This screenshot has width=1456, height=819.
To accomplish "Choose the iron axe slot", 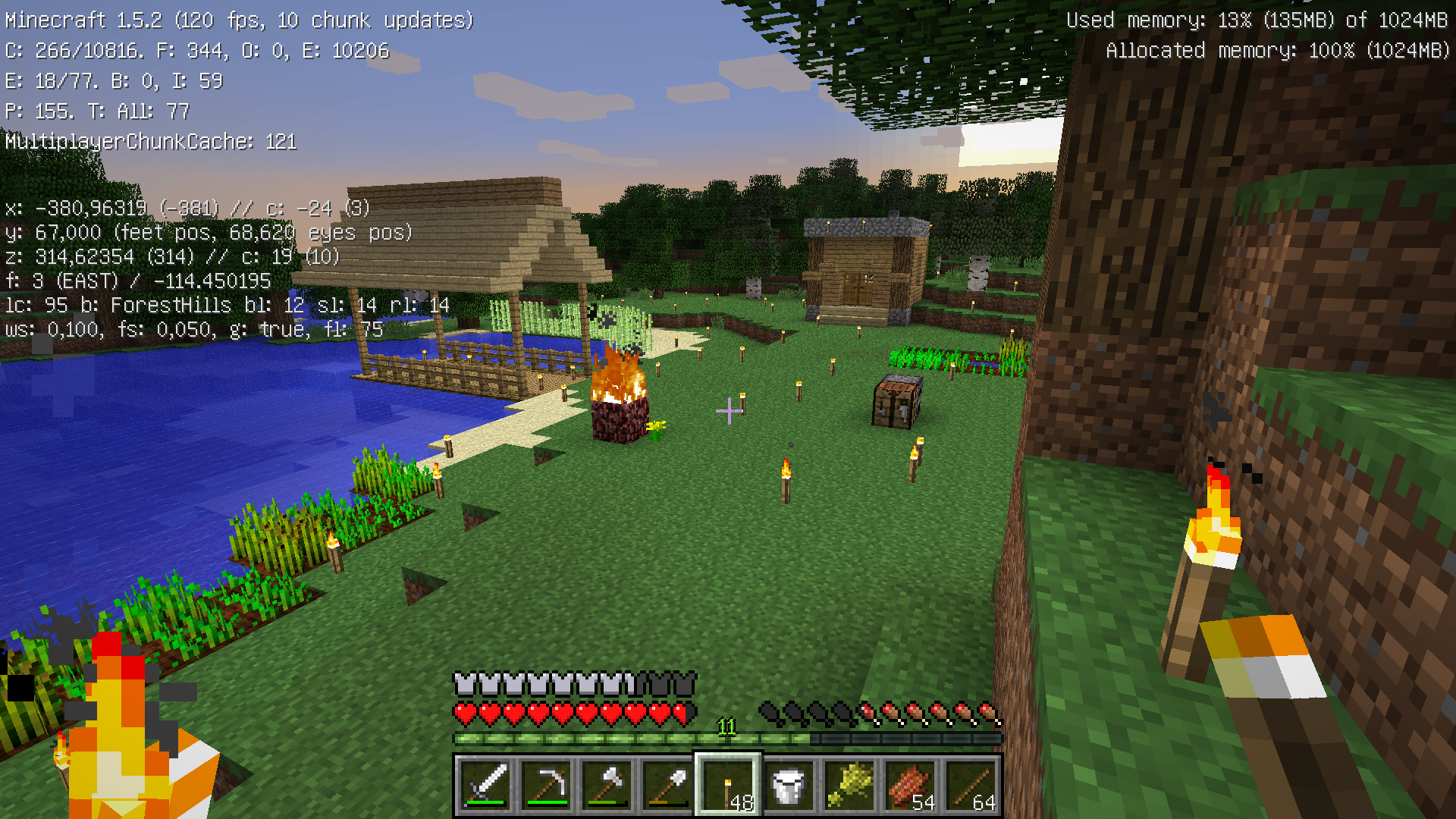I will tap(607, 786).
